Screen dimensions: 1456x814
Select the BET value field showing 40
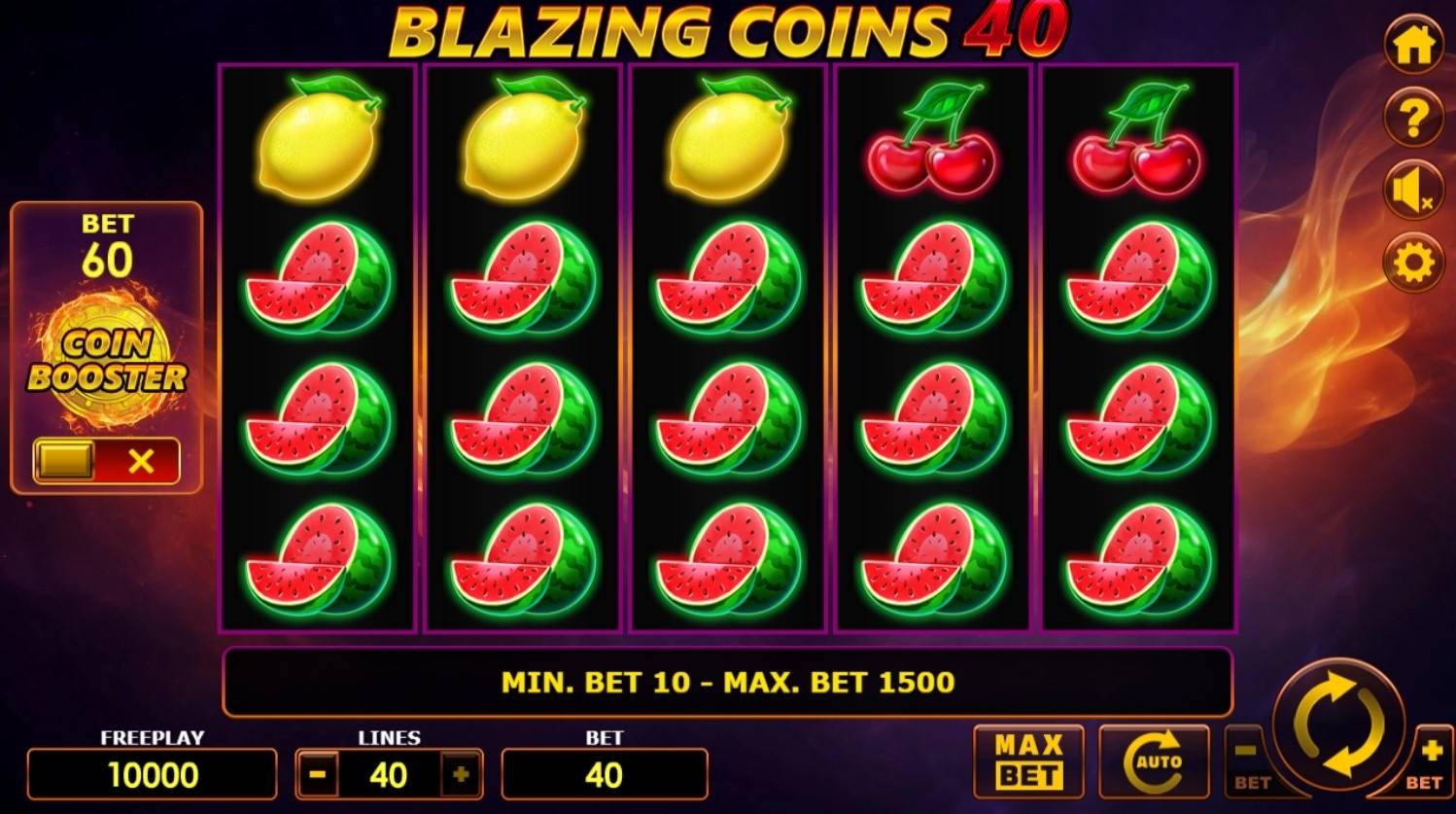(605, 775)
